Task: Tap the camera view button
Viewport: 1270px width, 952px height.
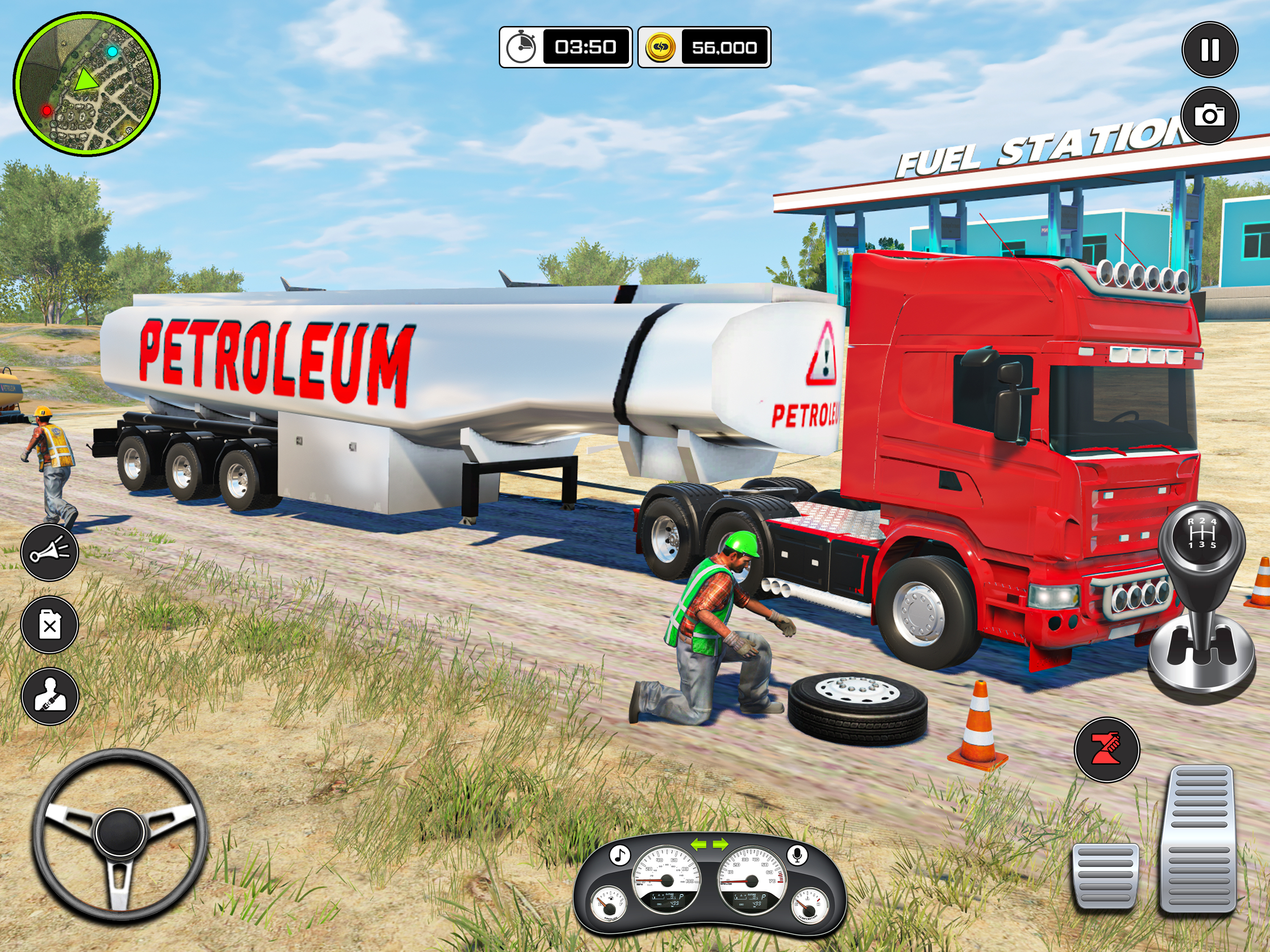Action: 1210,116
